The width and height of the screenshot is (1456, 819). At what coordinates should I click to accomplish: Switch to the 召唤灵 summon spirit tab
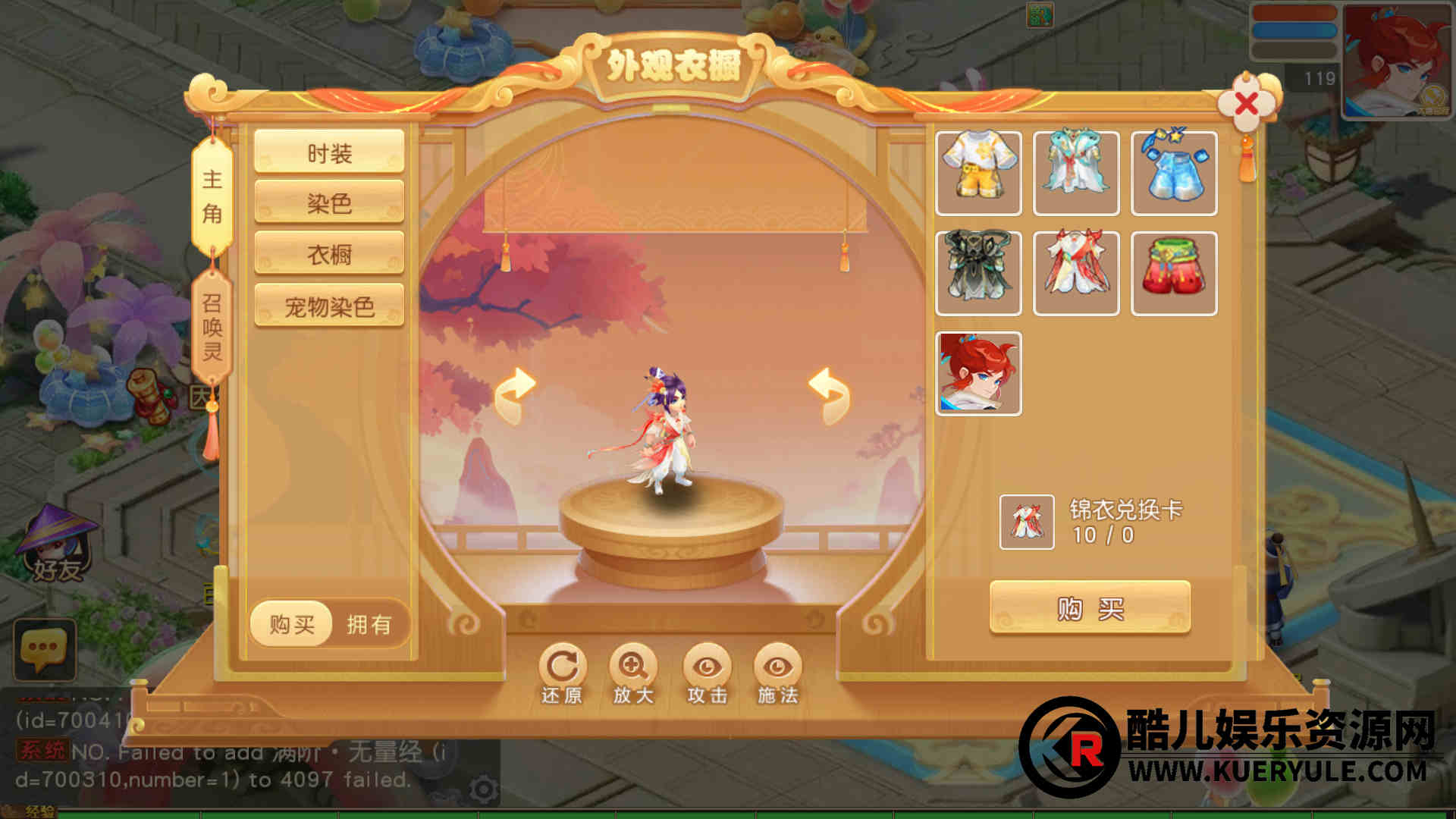pos(212,327)
